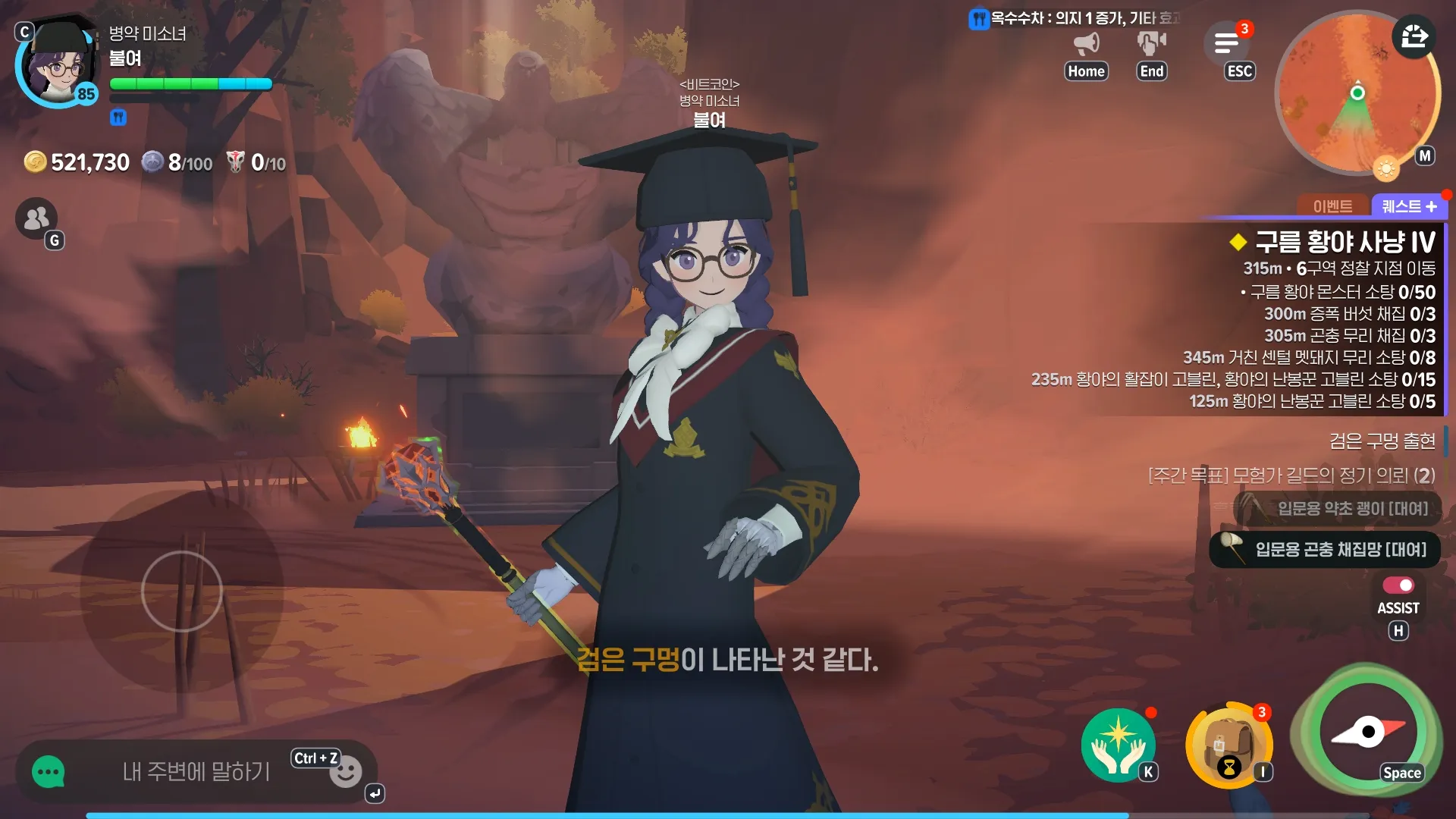Open the main menu hamburger icon
The image size is (1456, 819).
[x=1226, y=43]
